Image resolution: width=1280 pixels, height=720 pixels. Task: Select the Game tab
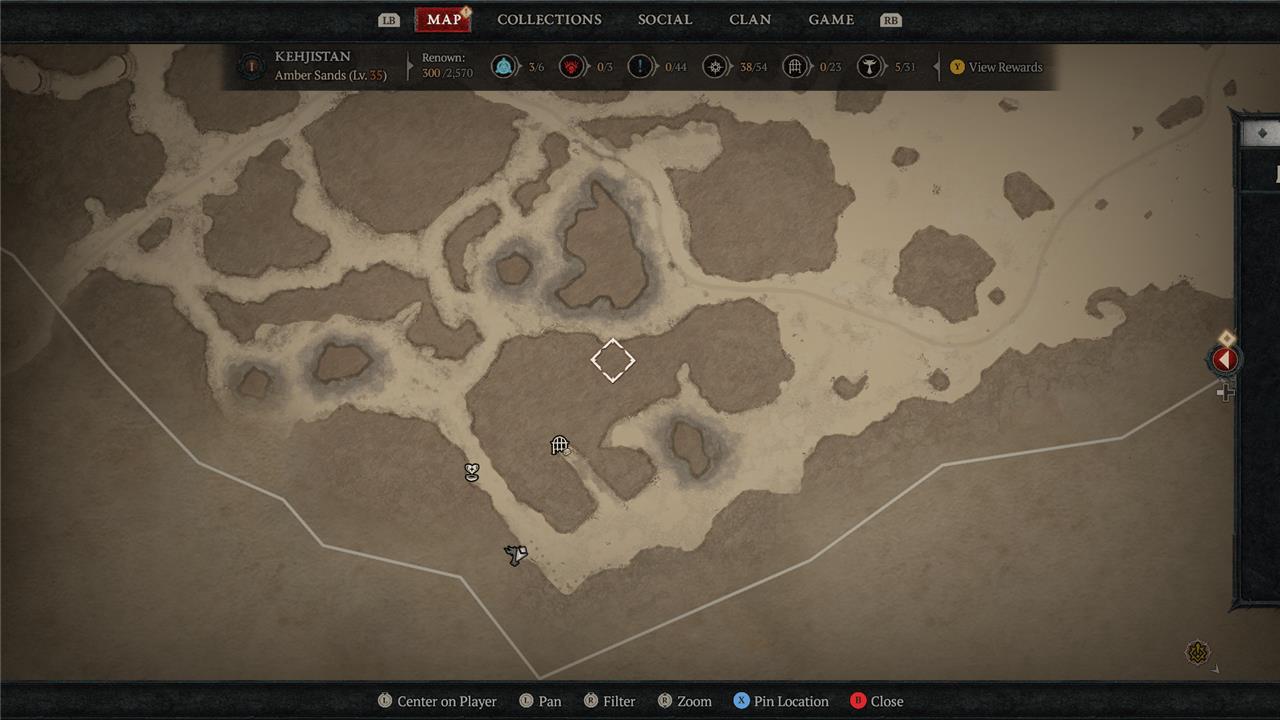831,20
